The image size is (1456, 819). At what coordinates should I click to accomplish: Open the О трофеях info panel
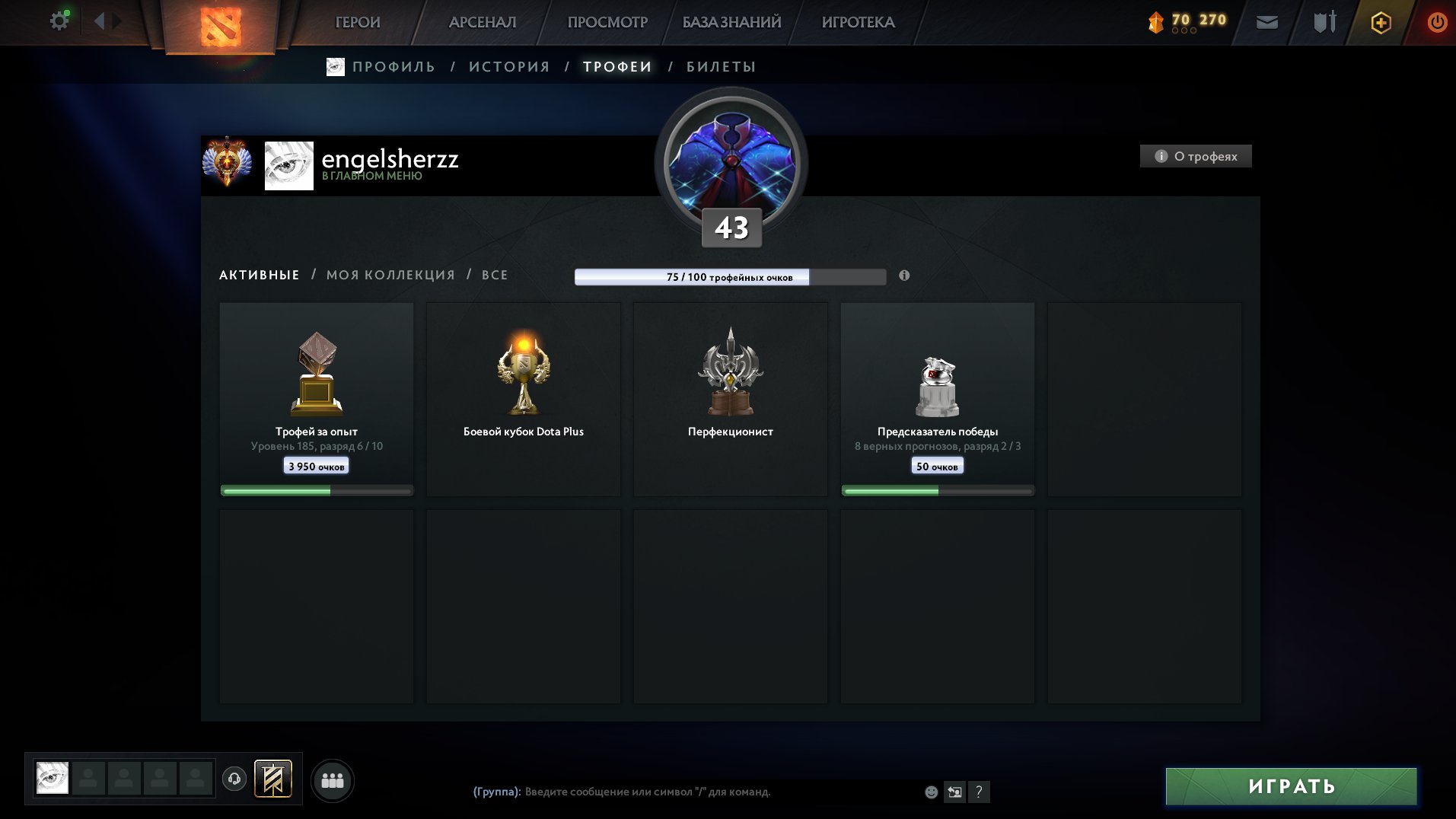click(1195, 157)
